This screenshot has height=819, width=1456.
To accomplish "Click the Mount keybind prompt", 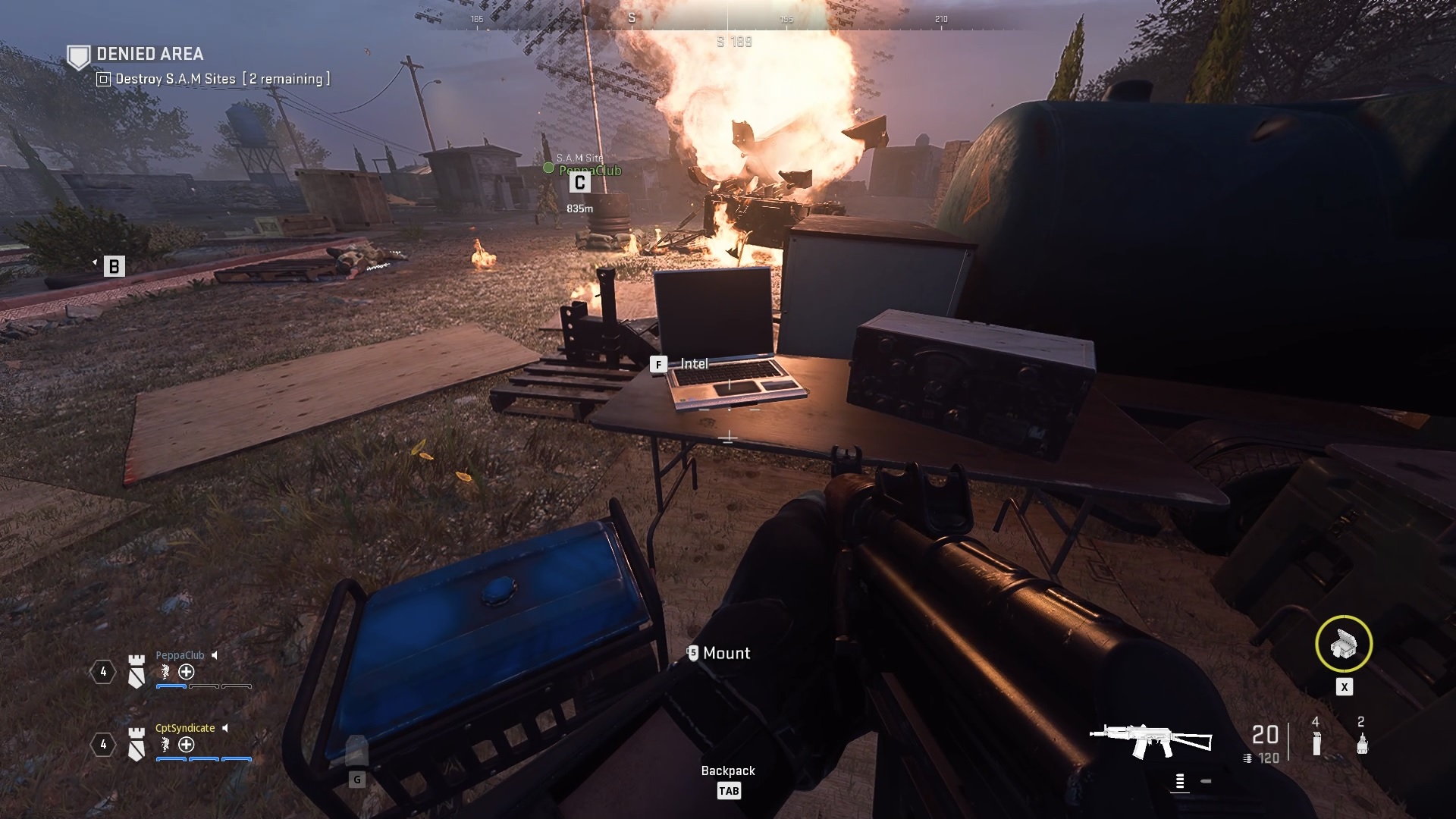I will click(692, 652).
